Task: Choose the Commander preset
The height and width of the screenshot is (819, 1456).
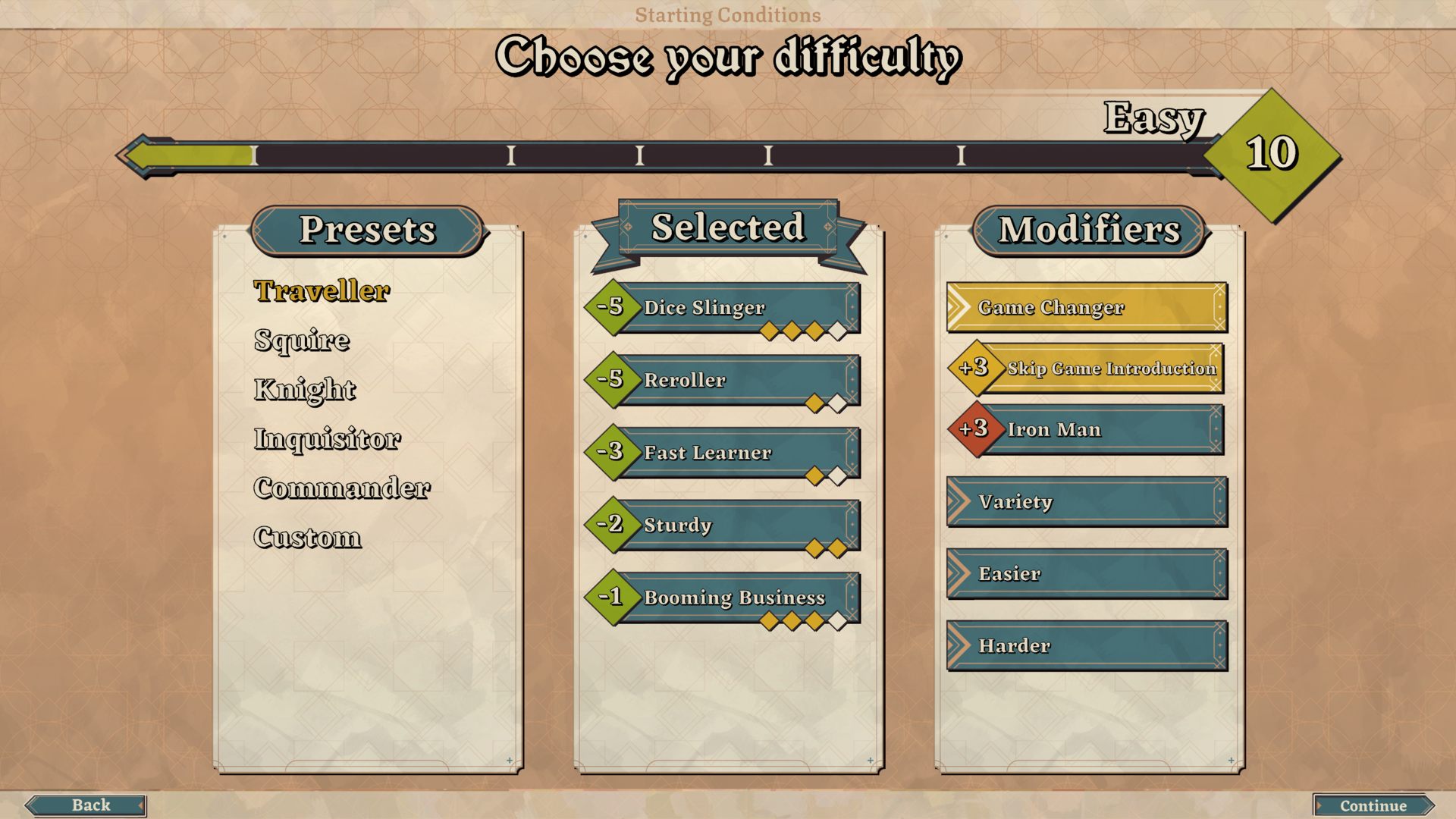Action: coord(342,488)
